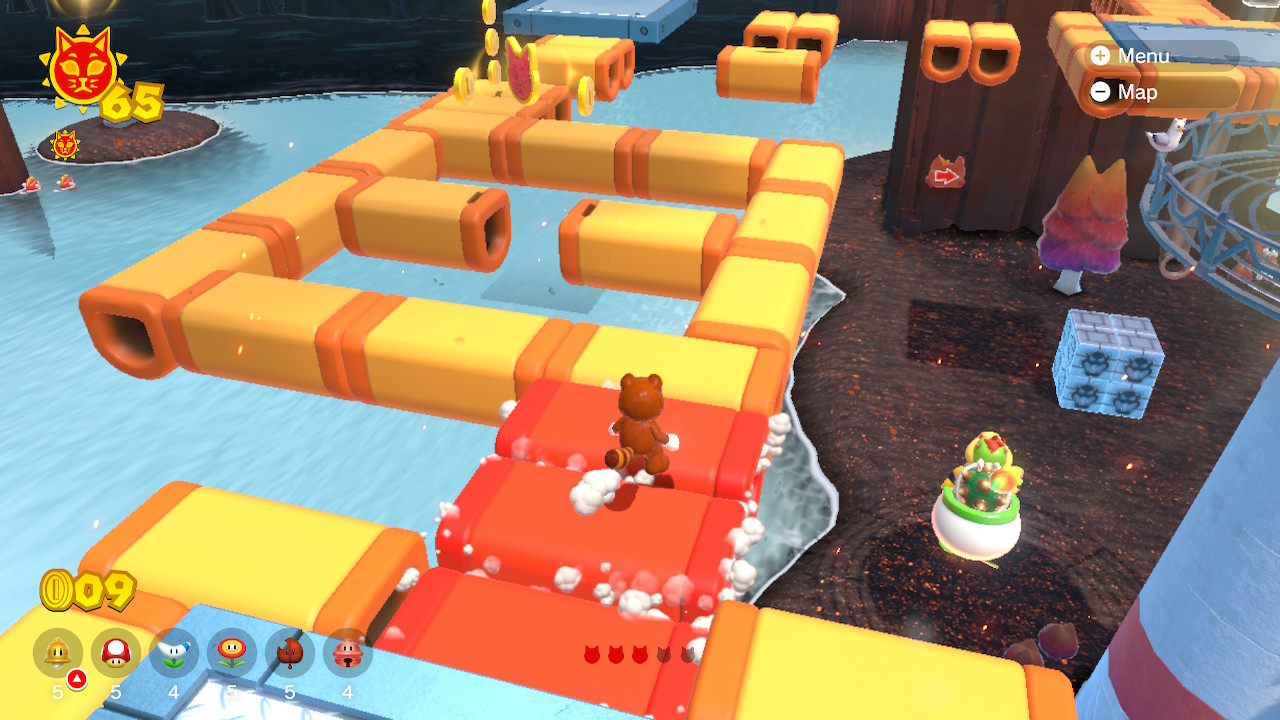Screen dimensions: 1280x720
Task: Choose the pink Lucky Bell item
Action: (348, 653)
